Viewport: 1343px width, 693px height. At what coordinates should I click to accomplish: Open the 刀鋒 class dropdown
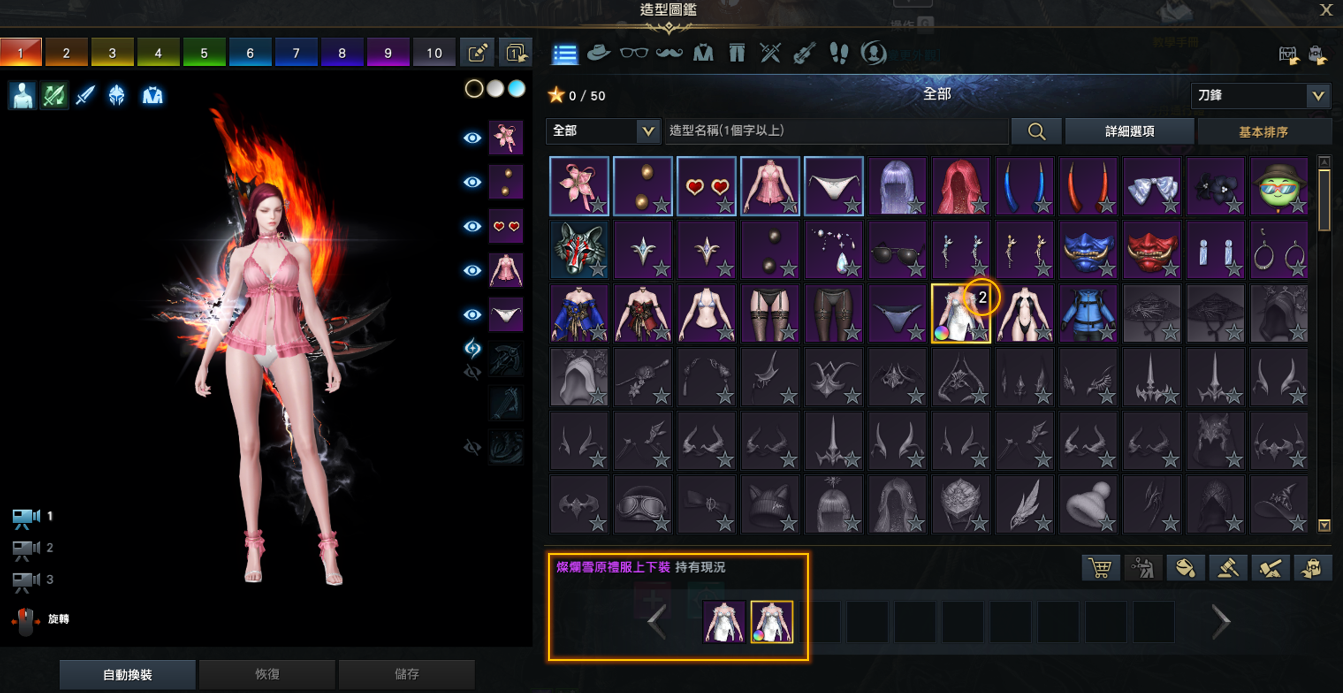coord(1261,95)
